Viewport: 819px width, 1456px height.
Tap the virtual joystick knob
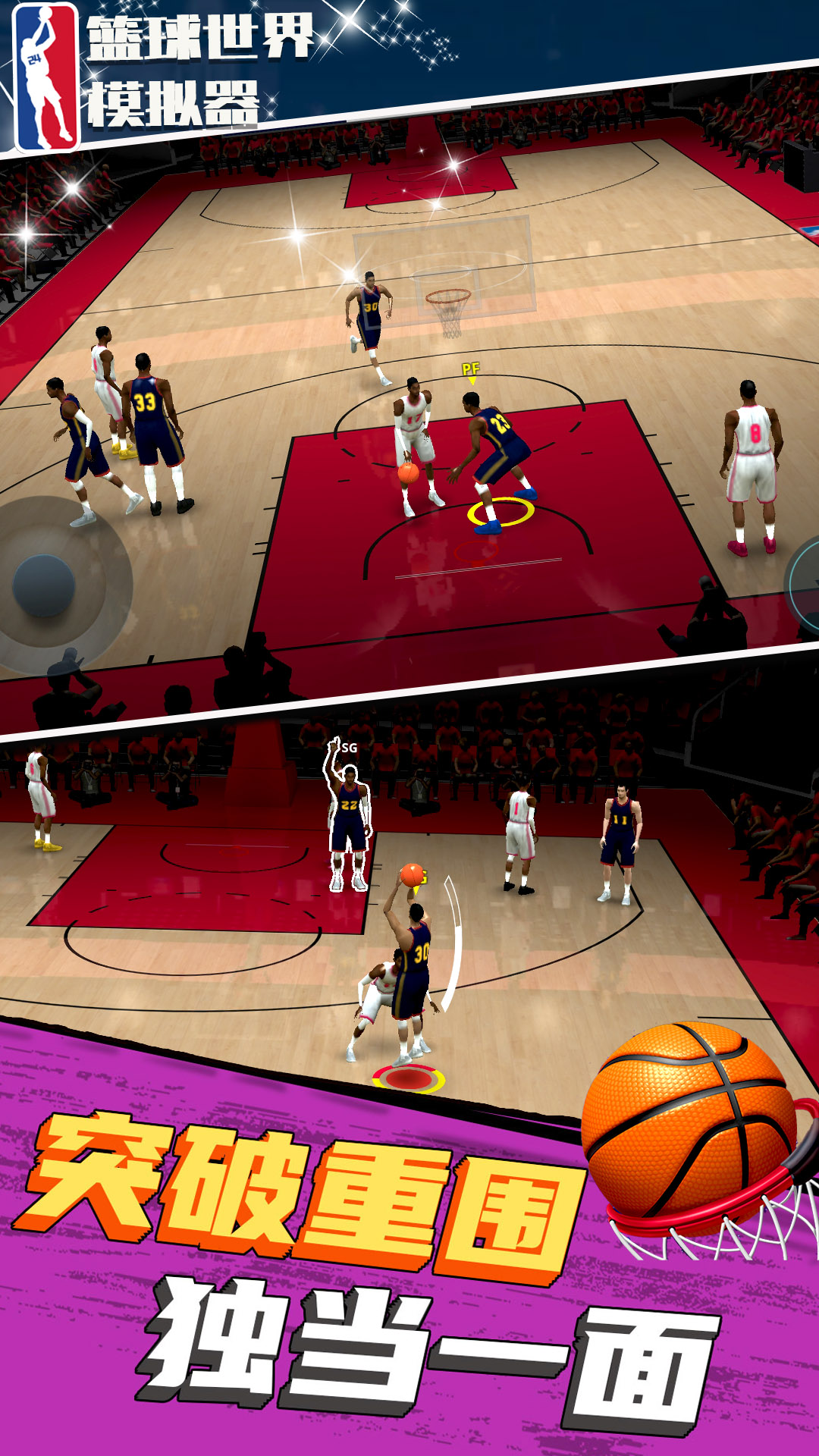(x=44, y=585)
